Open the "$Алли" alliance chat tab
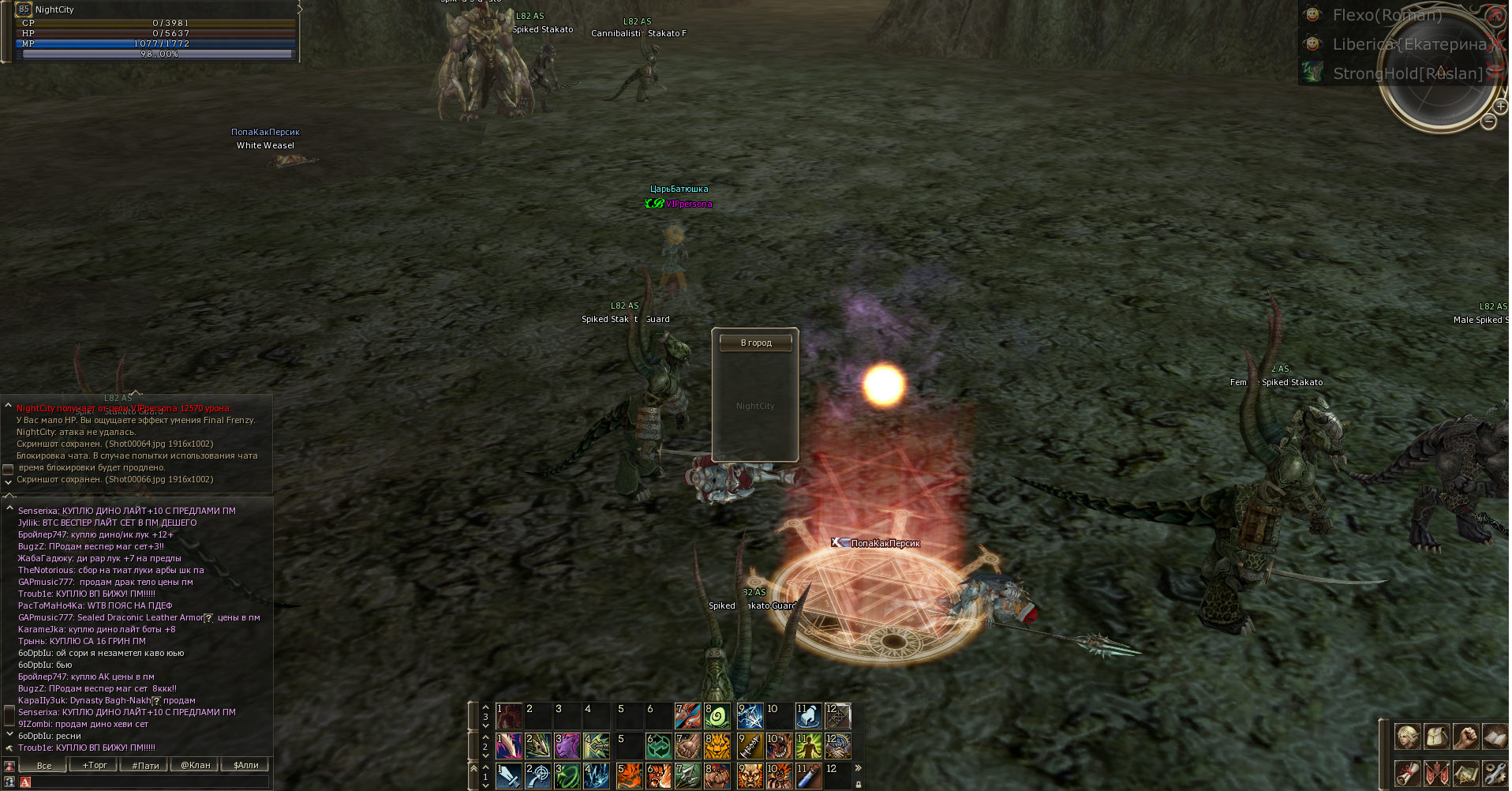Screen dimensions: 1512x791 tap(245, 765)
